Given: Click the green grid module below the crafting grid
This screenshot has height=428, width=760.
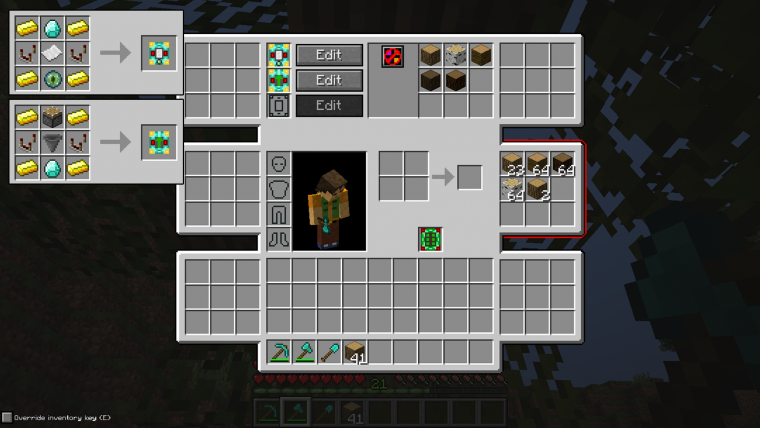Looking at the screenshot, I should point(431,240).
